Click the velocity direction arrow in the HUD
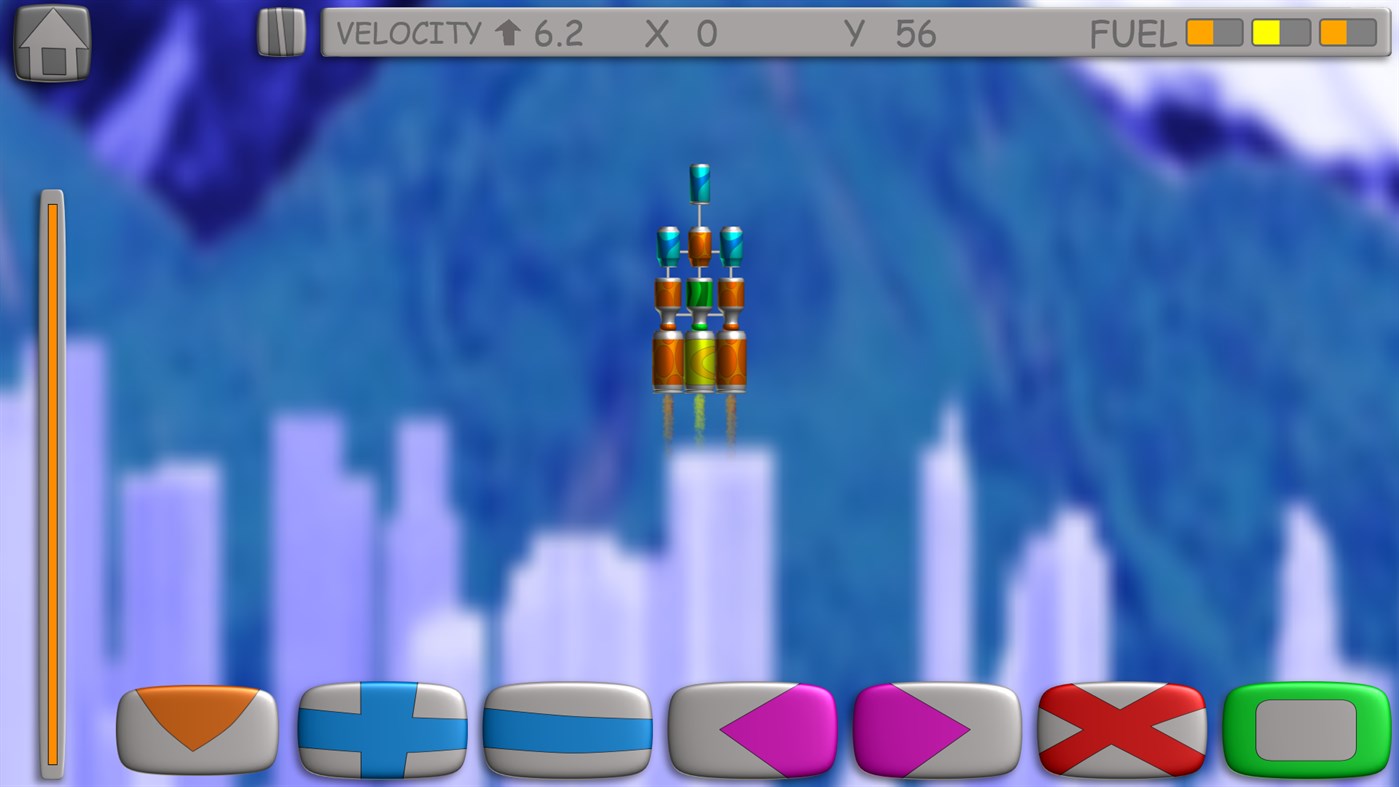This screenshot has height=787, width=1399. pos(510,33)
